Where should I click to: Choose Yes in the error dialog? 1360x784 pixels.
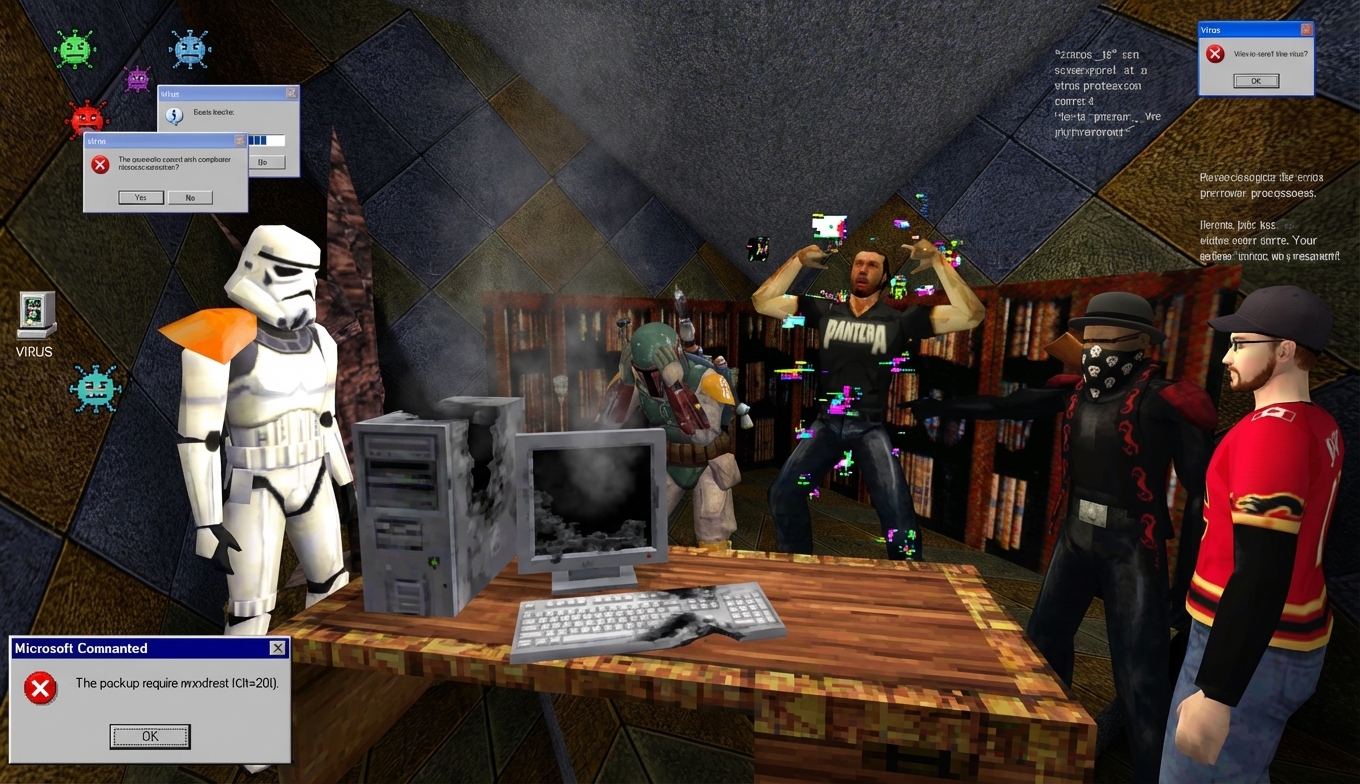pos(140,197)
